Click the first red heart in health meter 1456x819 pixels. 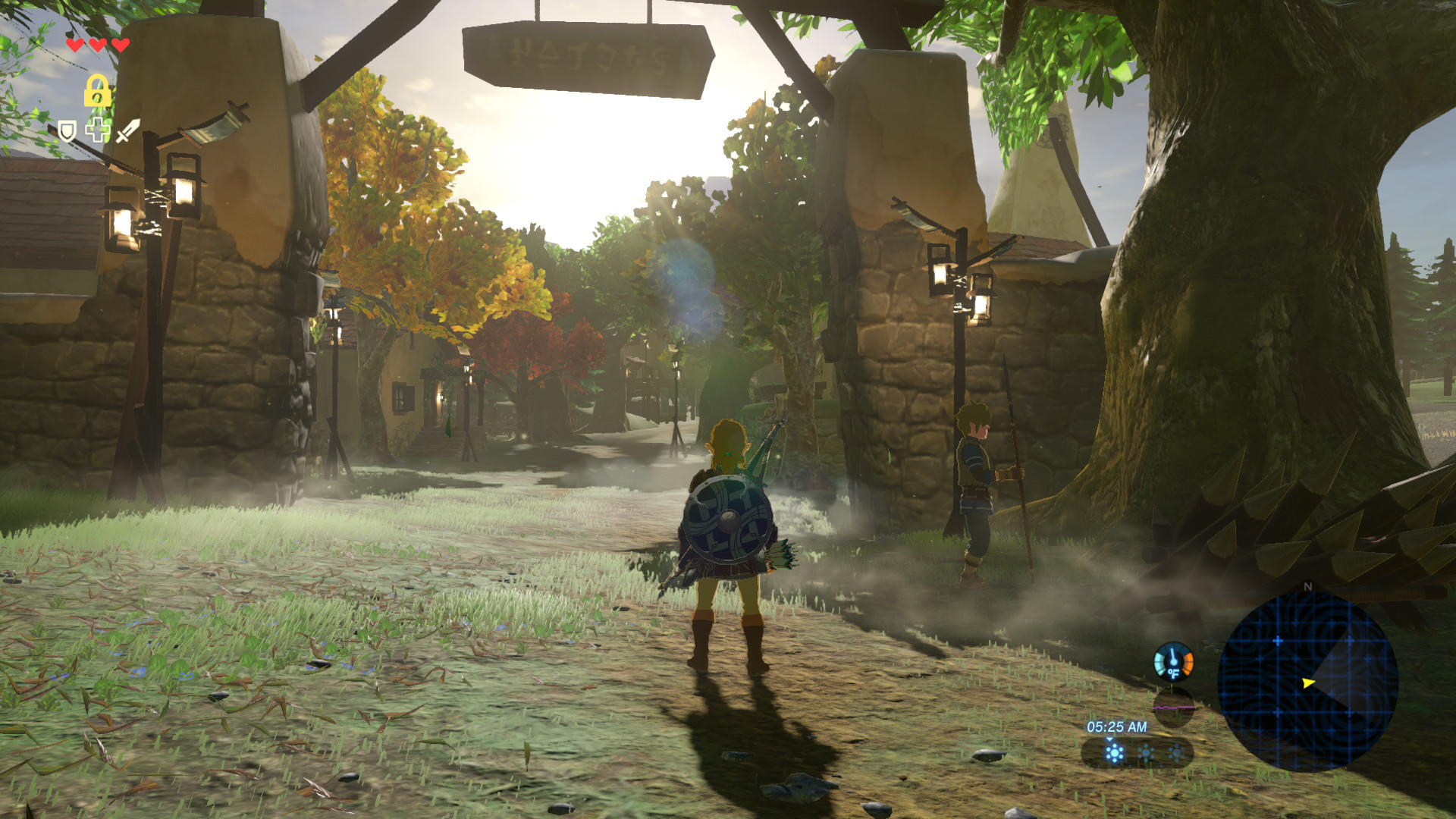(75, 44)
